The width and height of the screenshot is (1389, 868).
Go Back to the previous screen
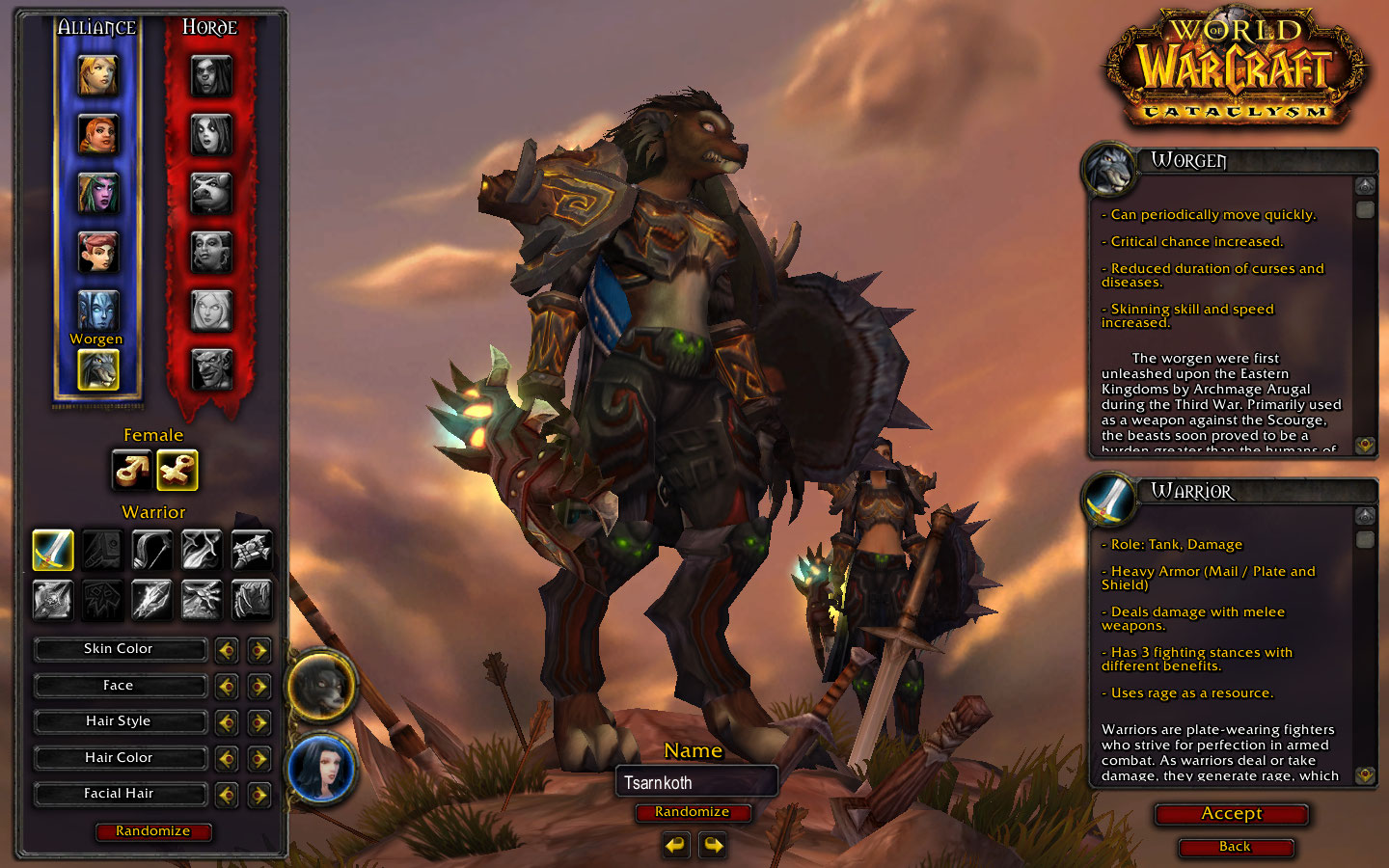pos(1235,847)
